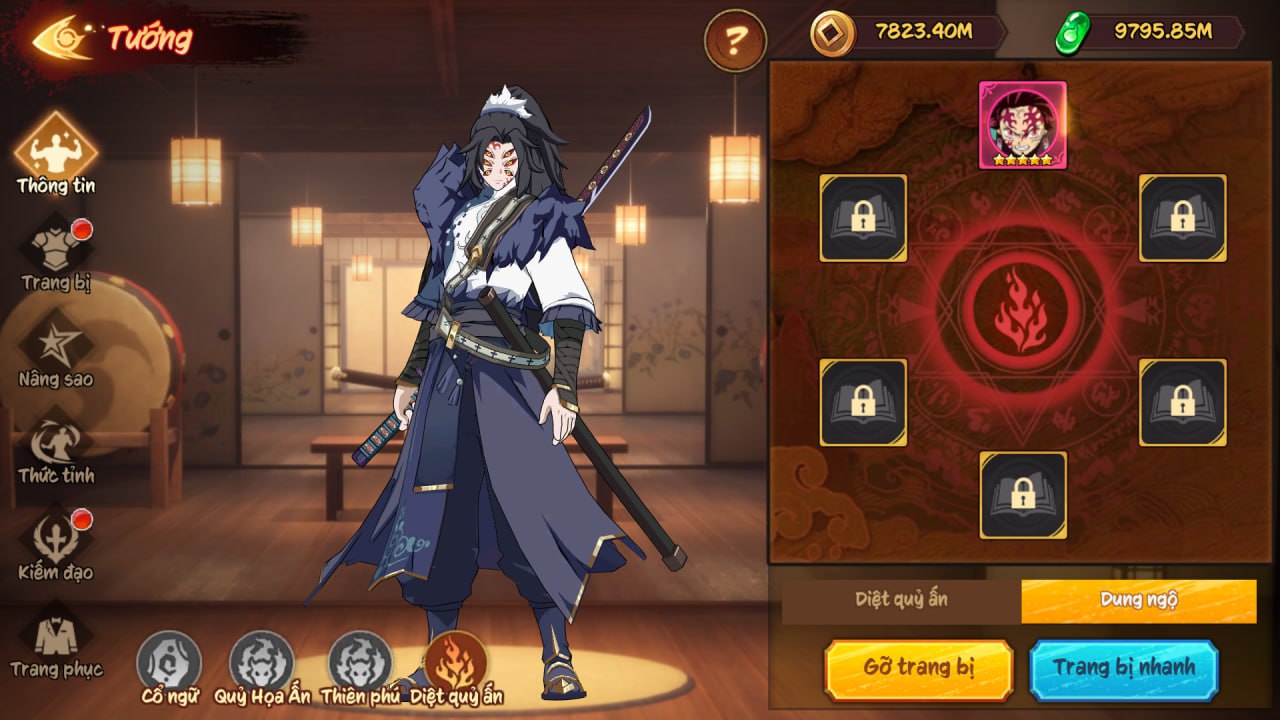
Task: Open the Kiếm đạo menu
Action: tap(56, 542)
